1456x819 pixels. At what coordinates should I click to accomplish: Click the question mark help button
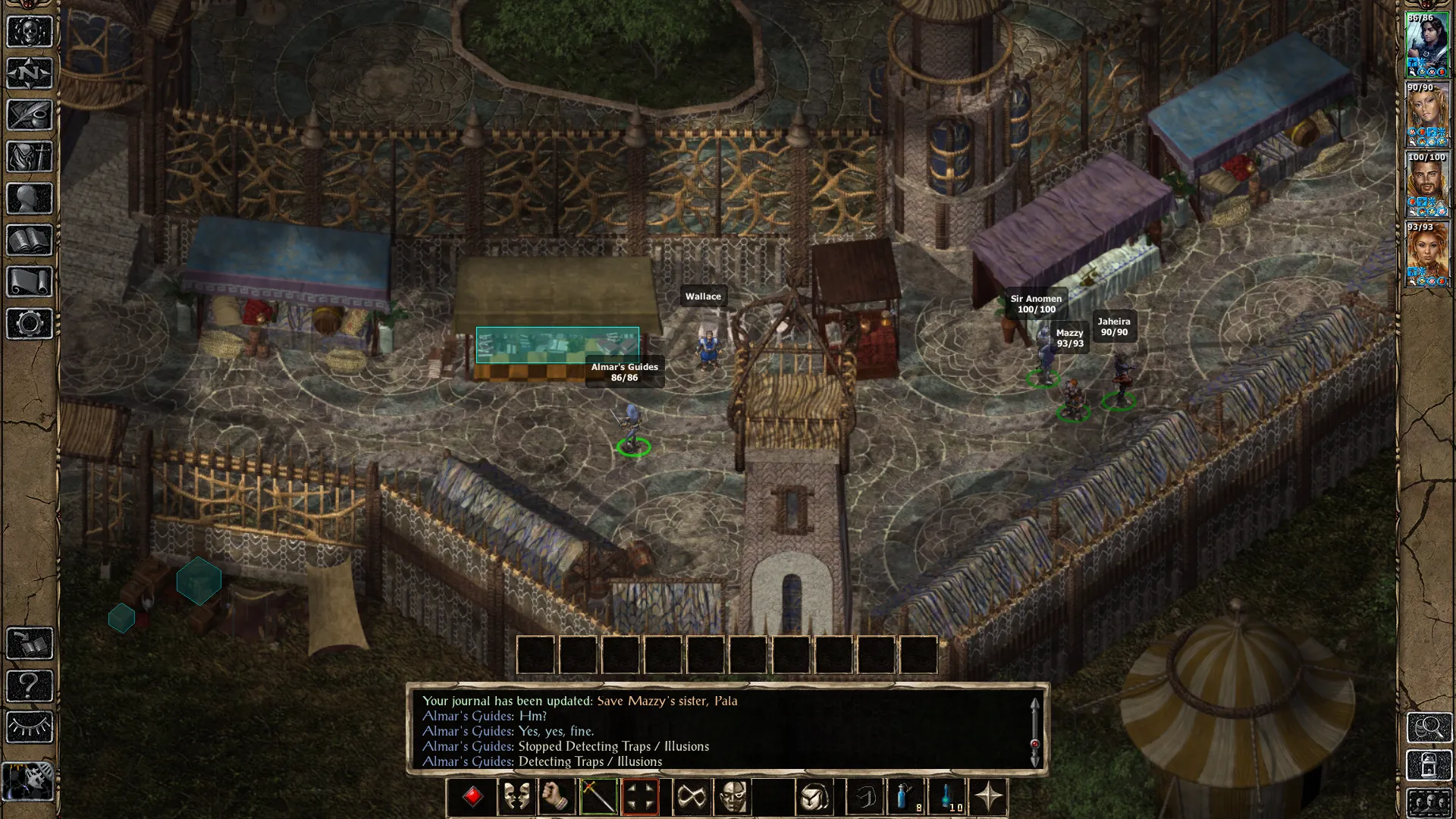coord(30,686)
